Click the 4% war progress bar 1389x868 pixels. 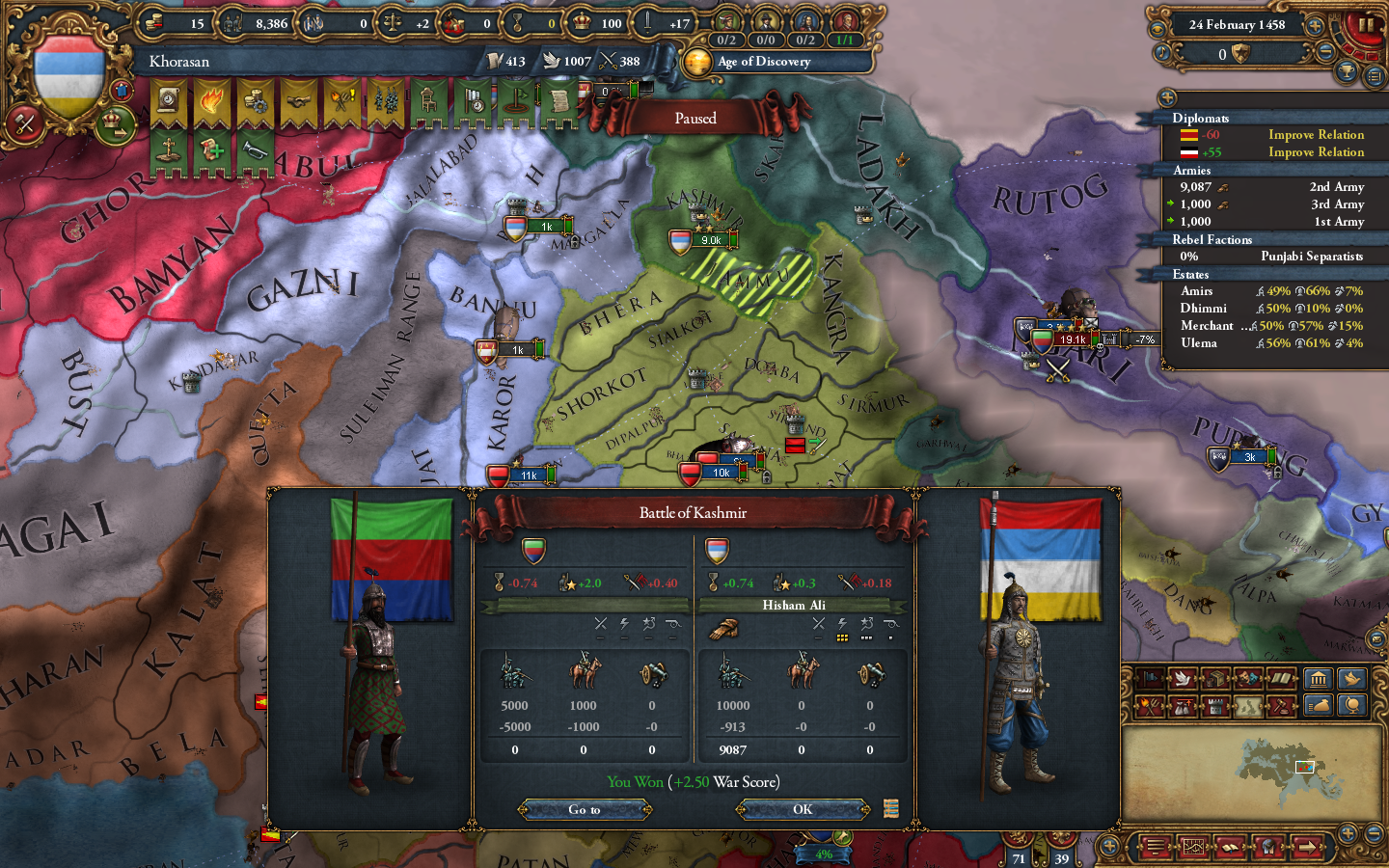825,854
